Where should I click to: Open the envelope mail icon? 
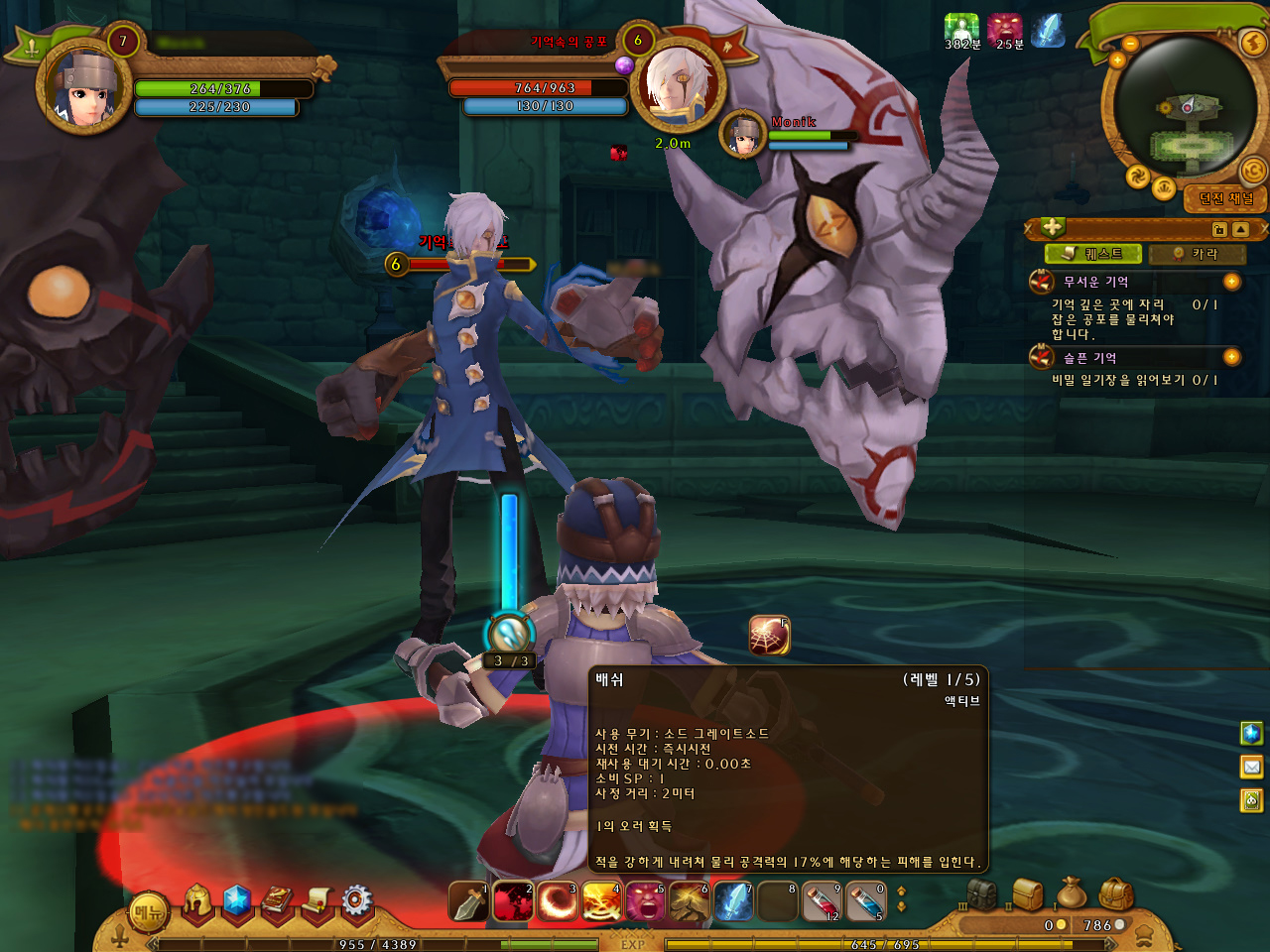pos(1252,767)
